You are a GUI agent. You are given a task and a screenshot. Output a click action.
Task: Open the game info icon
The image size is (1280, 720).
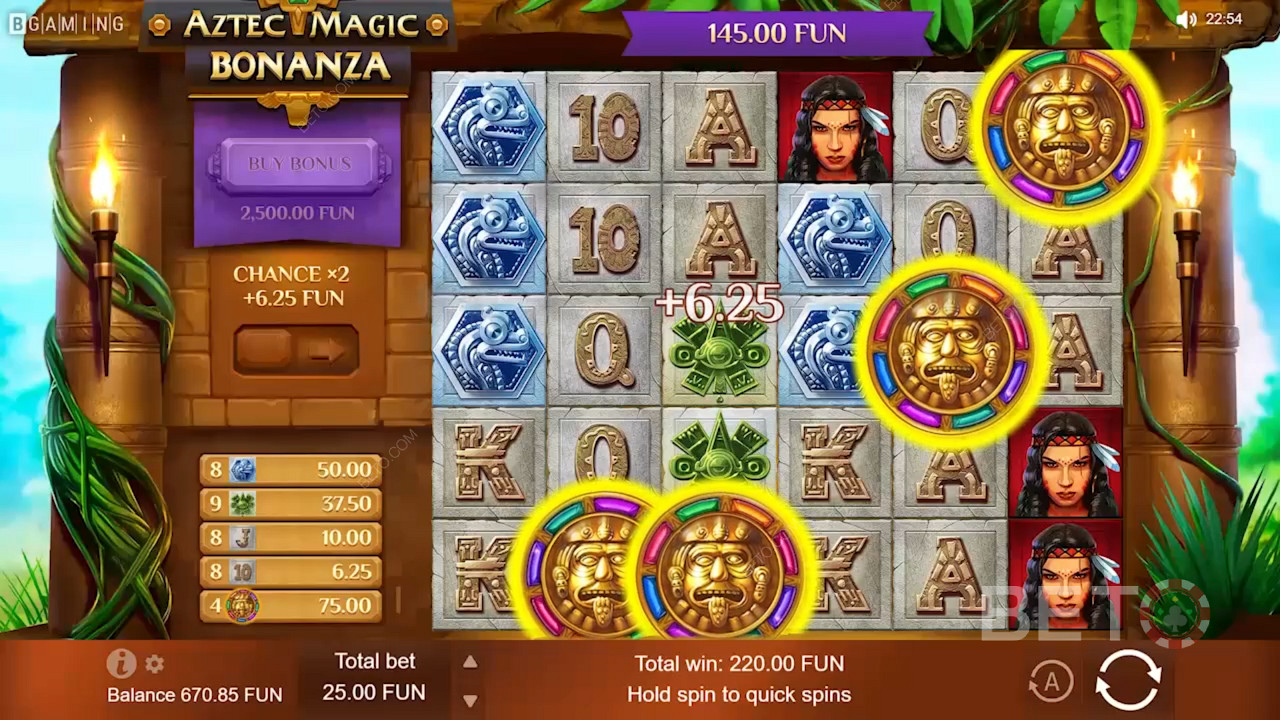(121, 663)
